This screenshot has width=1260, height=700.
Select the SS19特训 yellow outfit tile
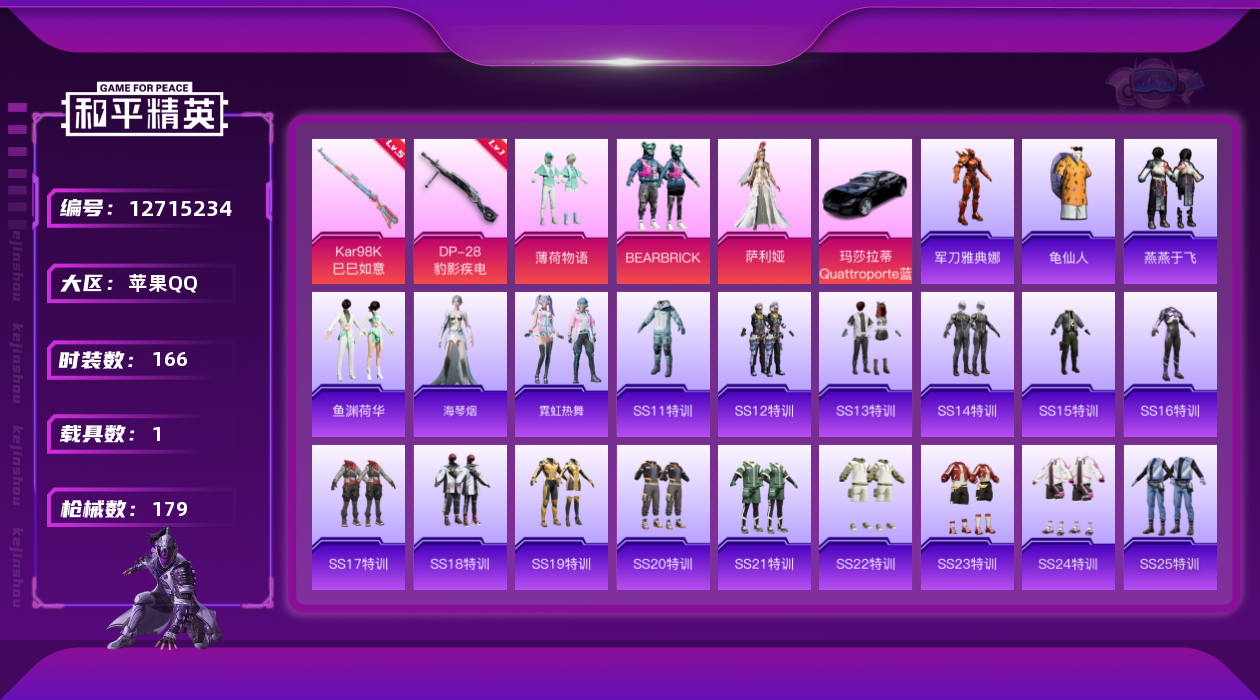561,516
